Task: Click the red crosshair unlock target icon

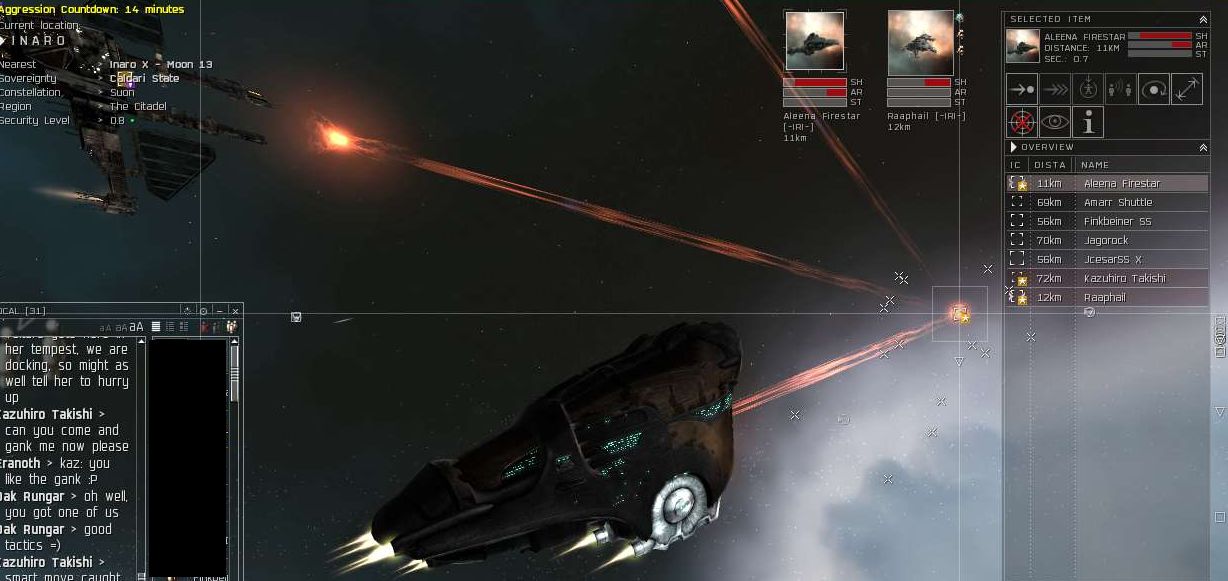Action: pos(1022,122)
